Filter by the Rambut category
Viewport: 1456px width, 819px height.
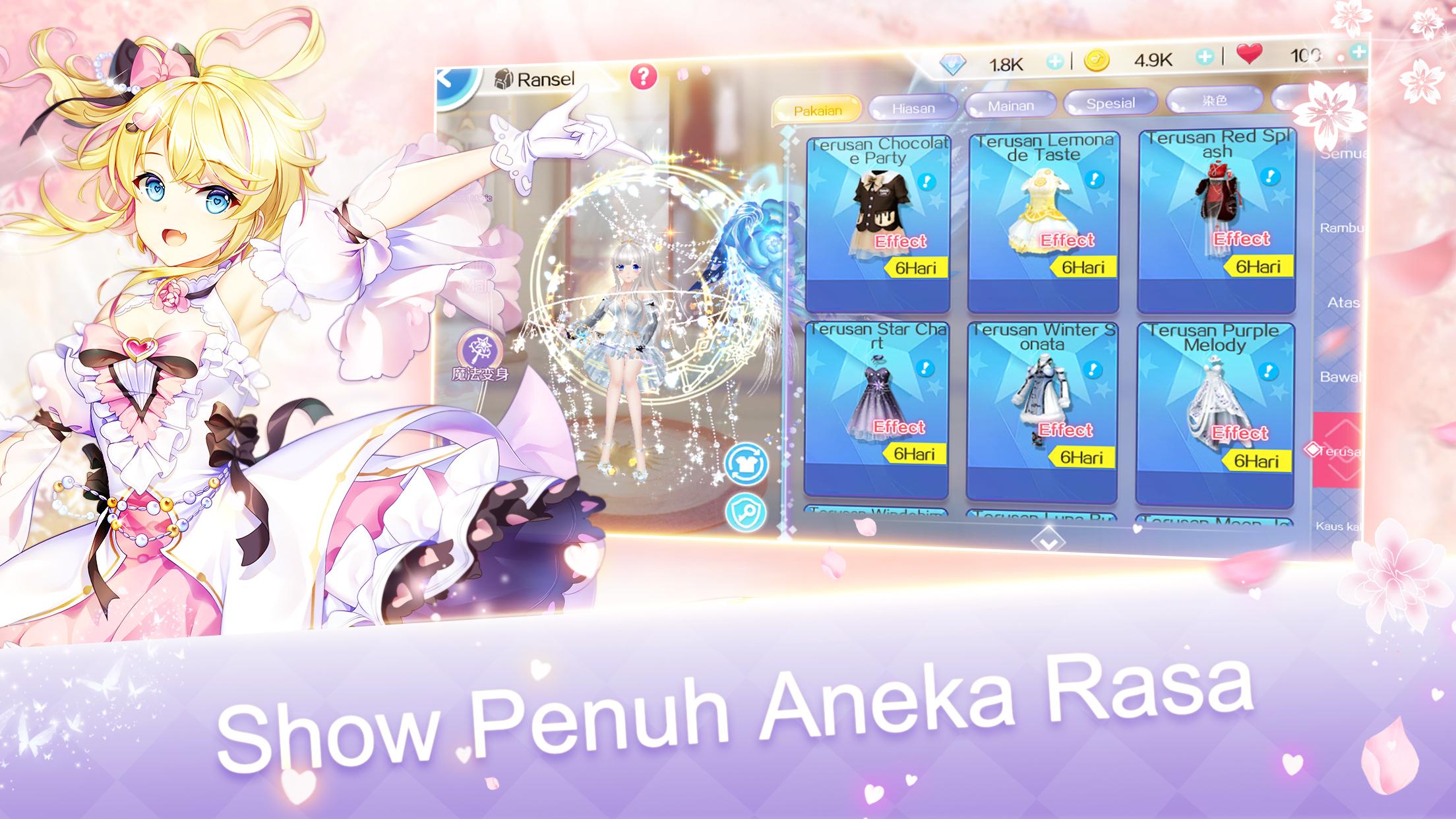click(x=1341, y=228)
